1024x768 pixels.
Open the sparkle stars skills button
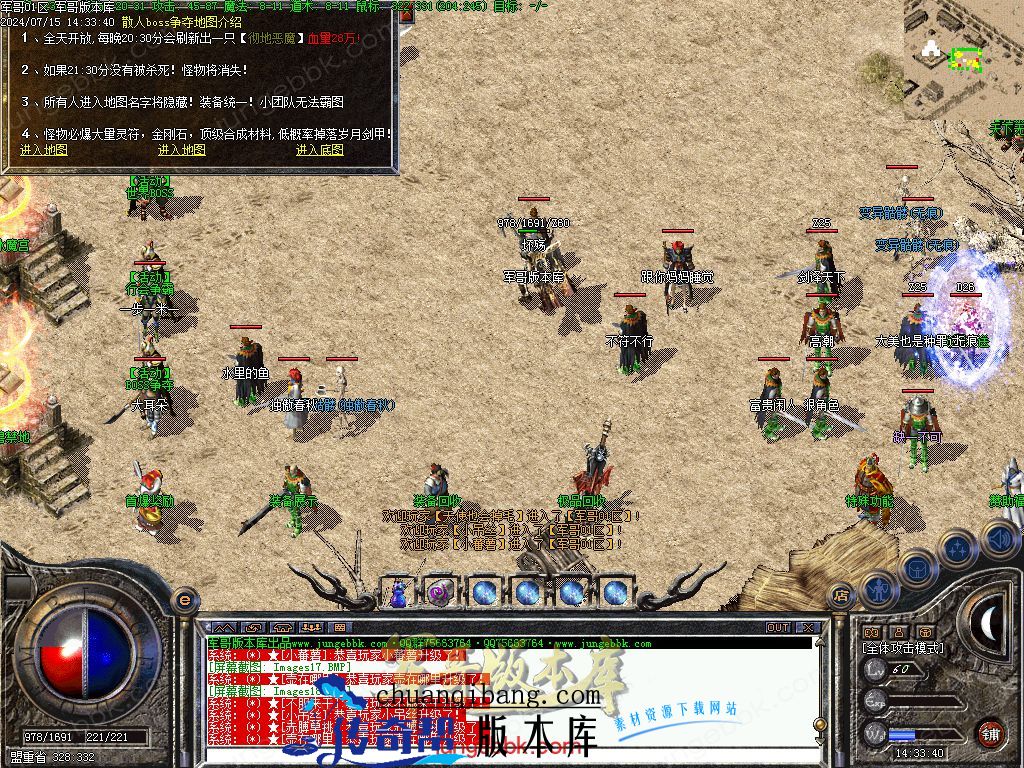tap(958, 548)
